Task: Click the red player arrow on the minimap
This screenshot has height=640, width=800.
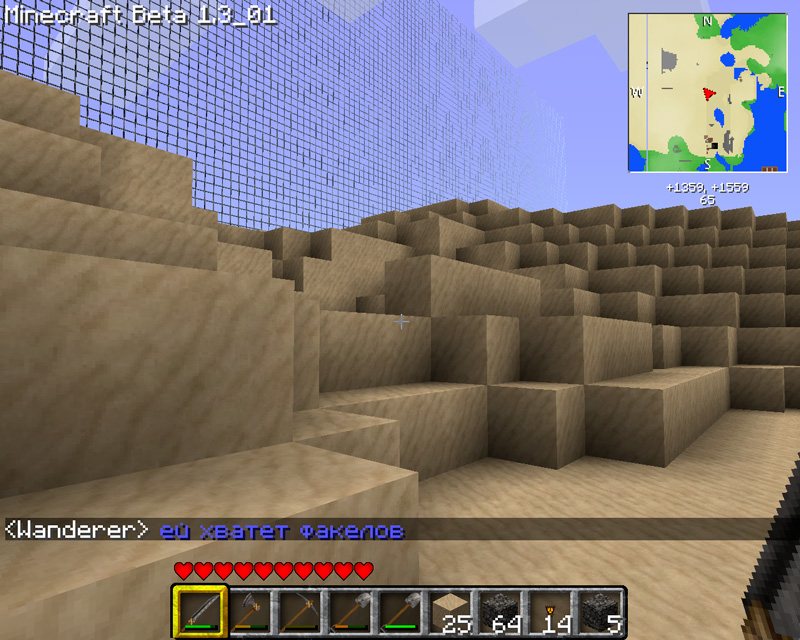Action: pos(709,93)
